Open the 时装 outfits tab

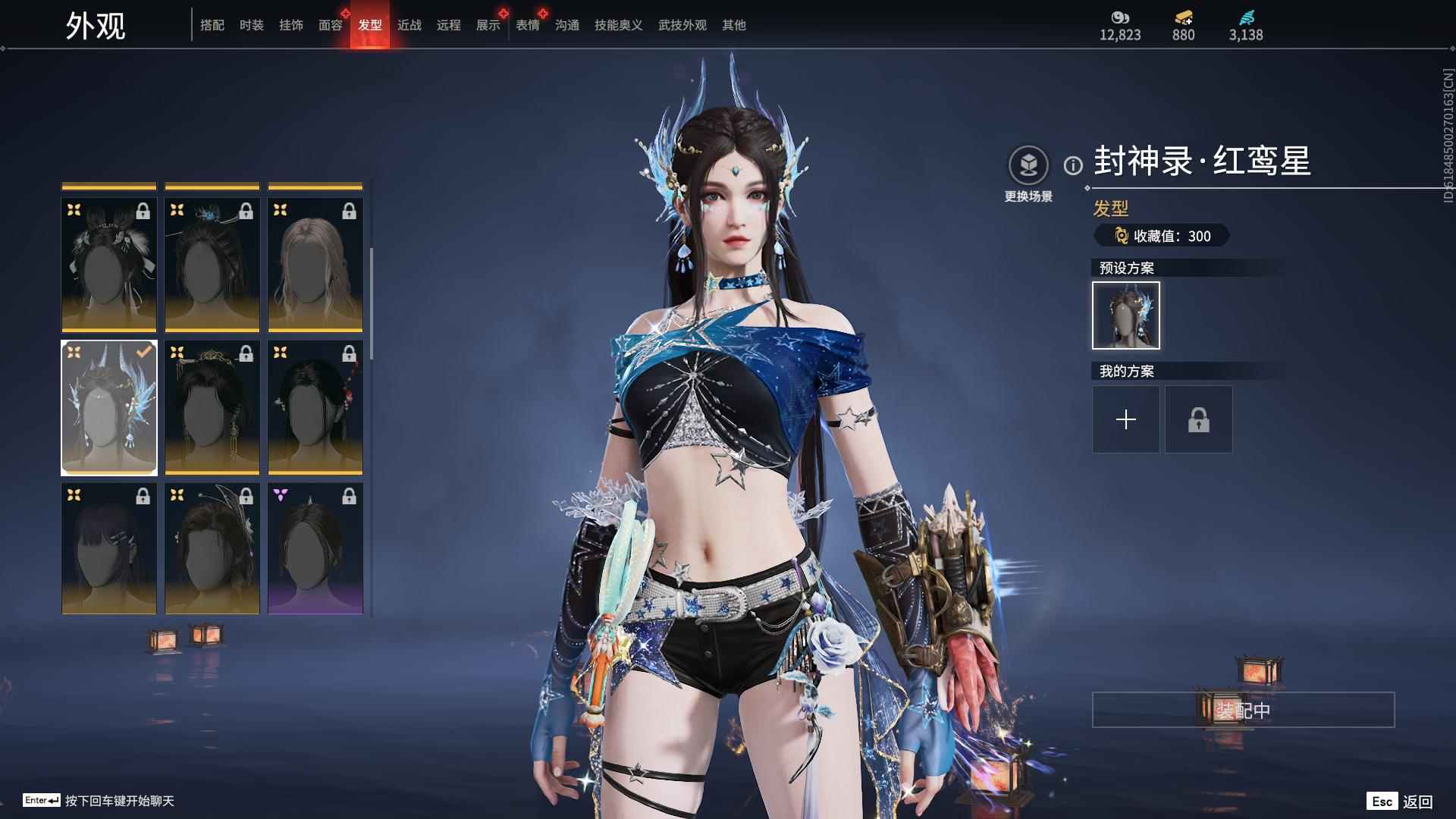tap(252, 25)
